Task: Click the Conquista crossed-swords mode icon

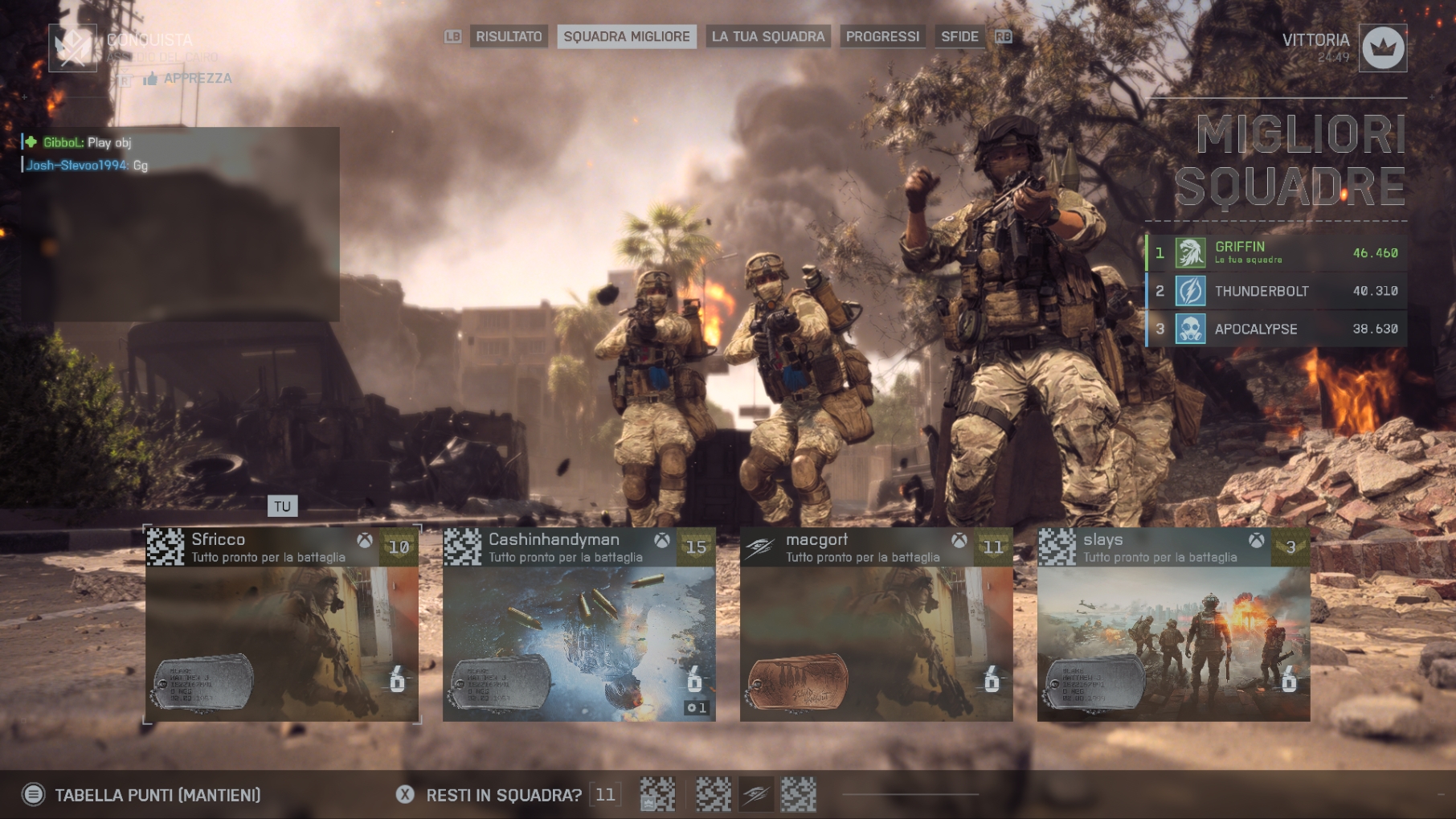Action: [73, 48]
